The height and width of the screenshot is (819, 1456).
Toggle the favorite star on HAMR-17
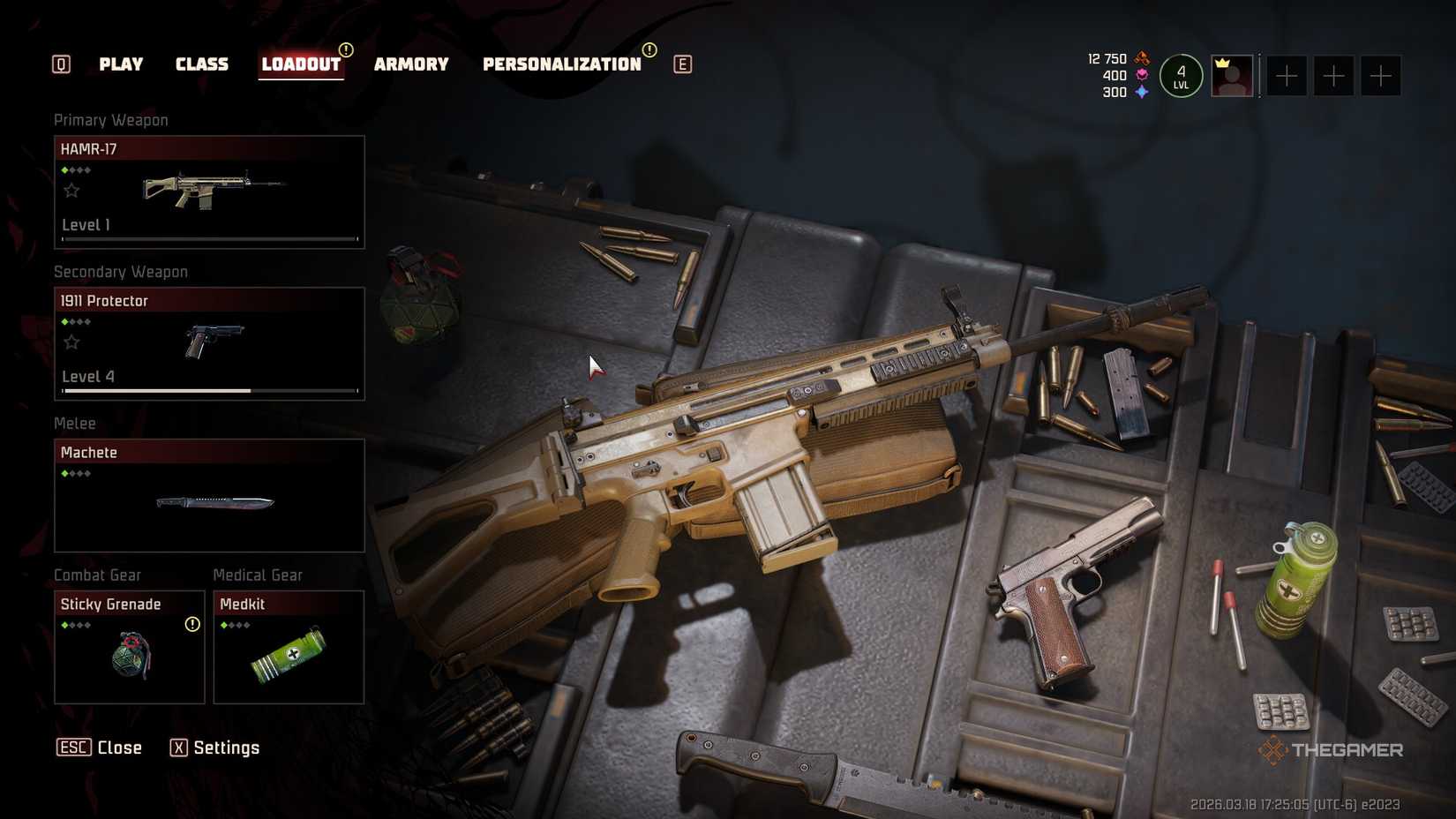click(x=71, y=189)
